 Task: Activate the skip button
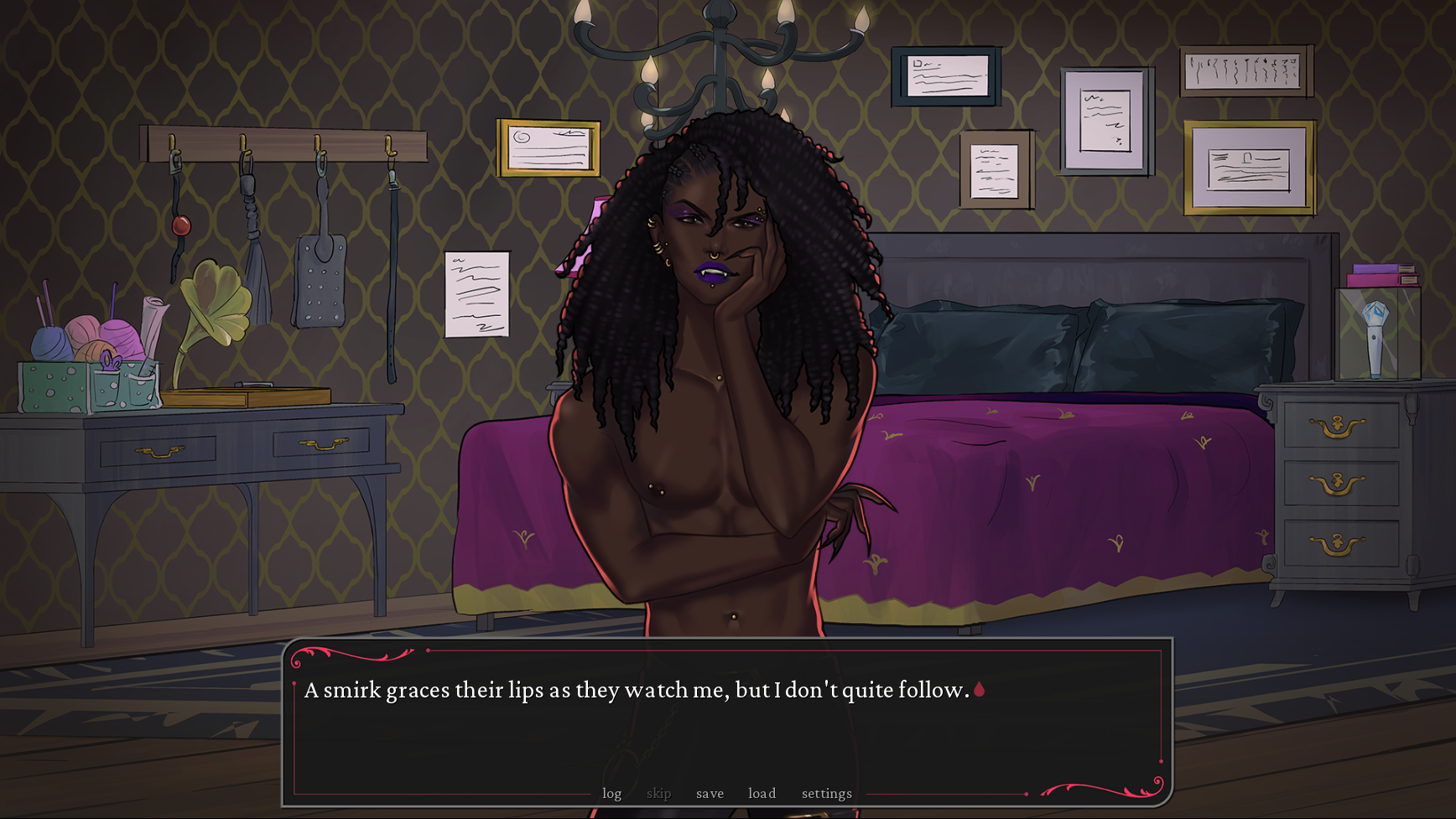(x=658, y=793)
